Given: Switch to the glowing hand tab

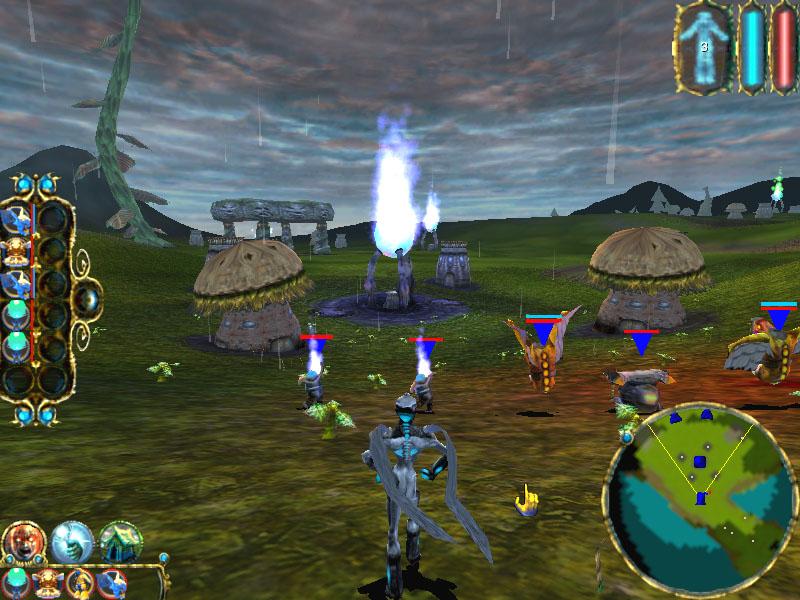Looking at the screenshot, I should pyautogui.click(x=72, y=542).
